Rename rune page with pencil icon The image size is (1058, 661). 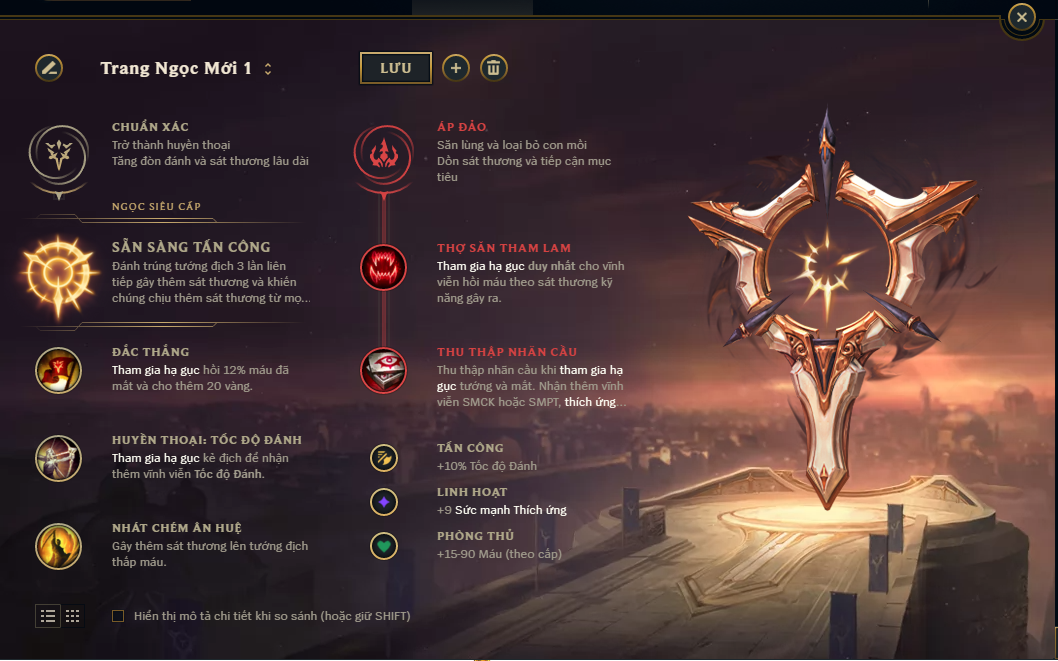pos(49,68)
